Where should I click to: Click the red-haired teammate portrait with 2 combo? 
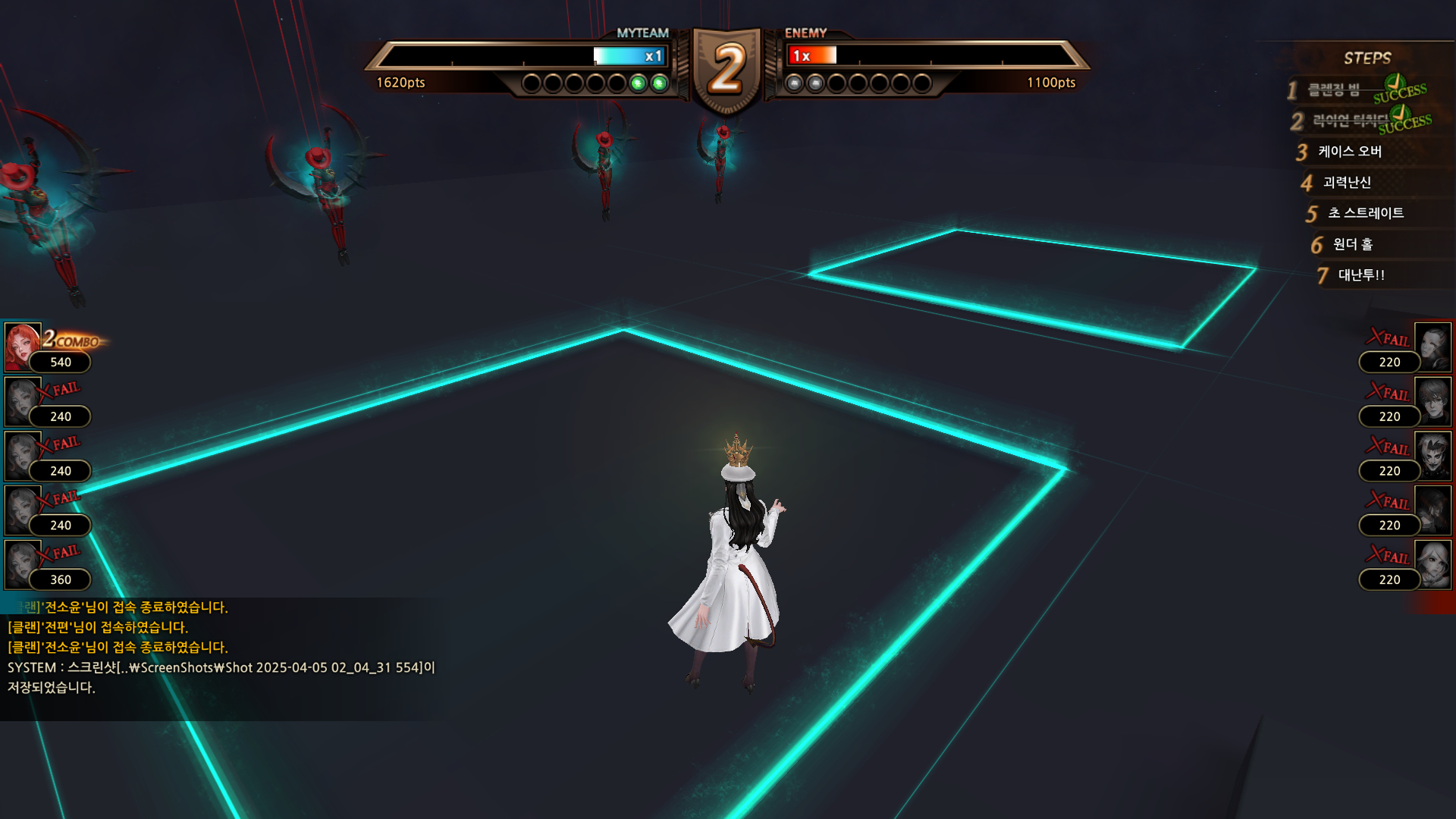23,347
